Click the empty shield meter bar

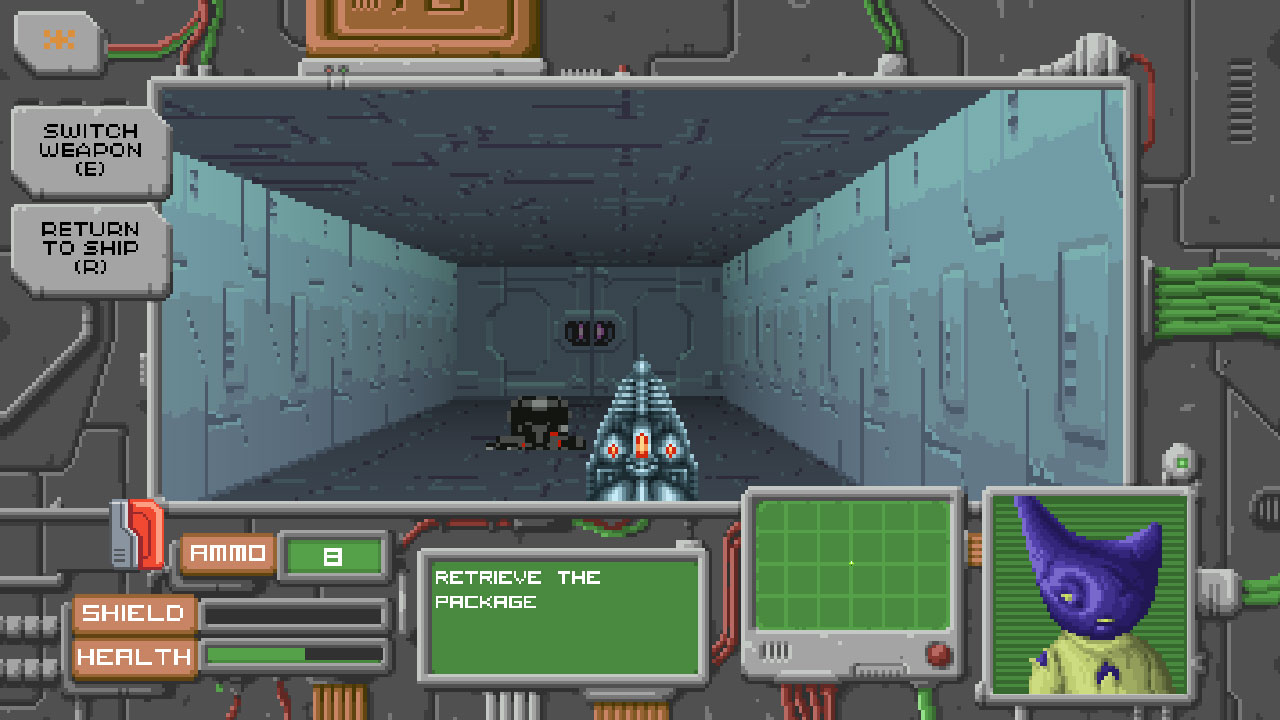click(295, 612)
